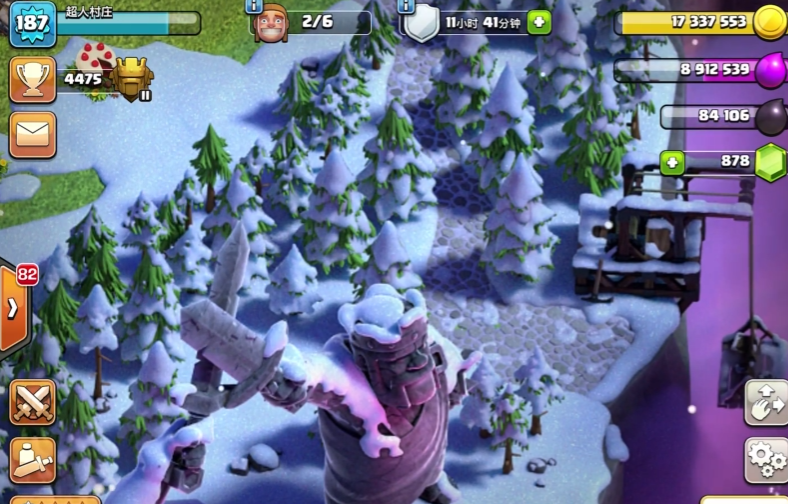Tap the gold coin resource icon
This screenshot has width=788, height=504.
pyautogui.click(x=770, y=22)
